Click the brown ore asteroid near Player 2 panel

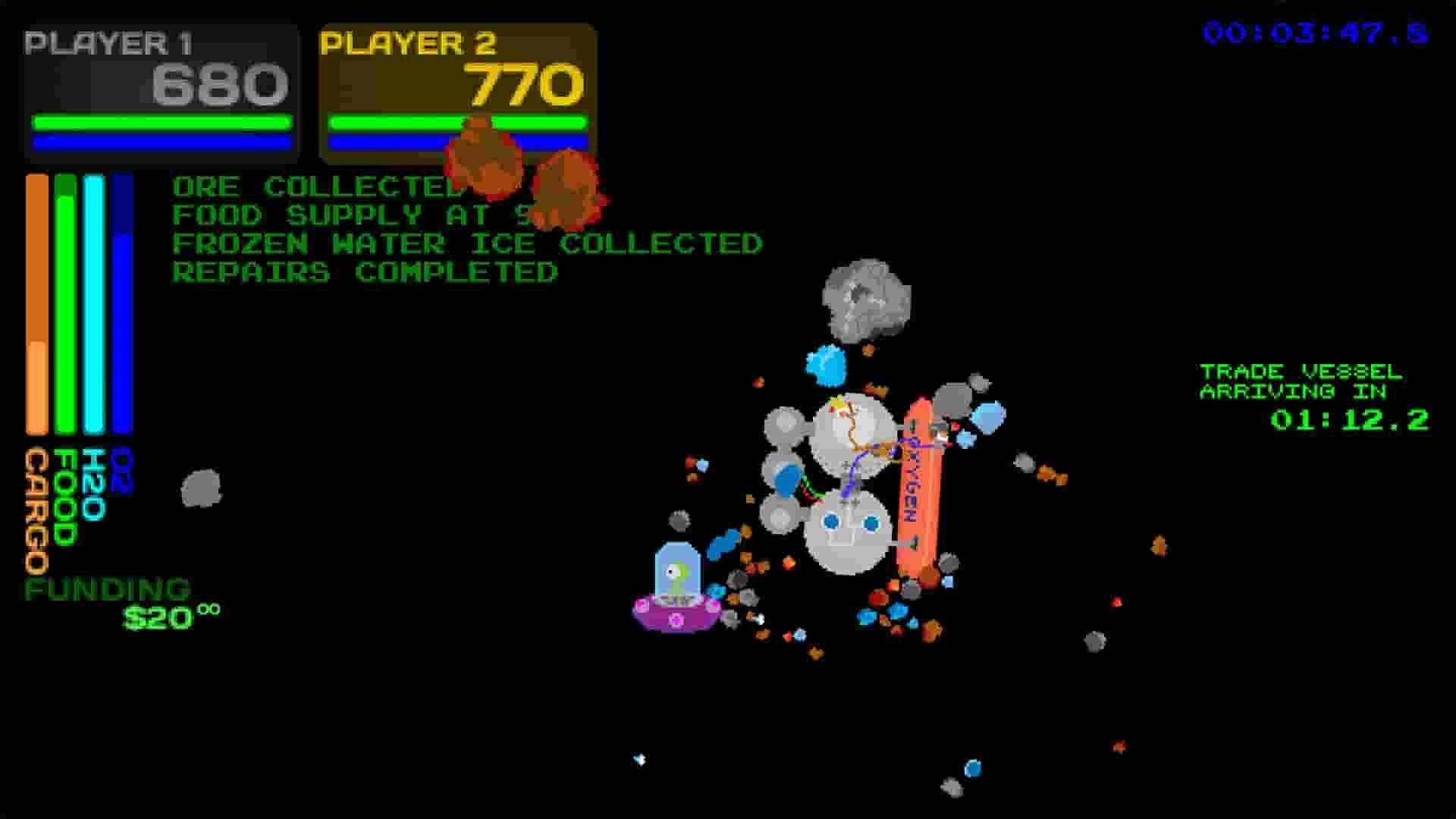tap(485, 163)
